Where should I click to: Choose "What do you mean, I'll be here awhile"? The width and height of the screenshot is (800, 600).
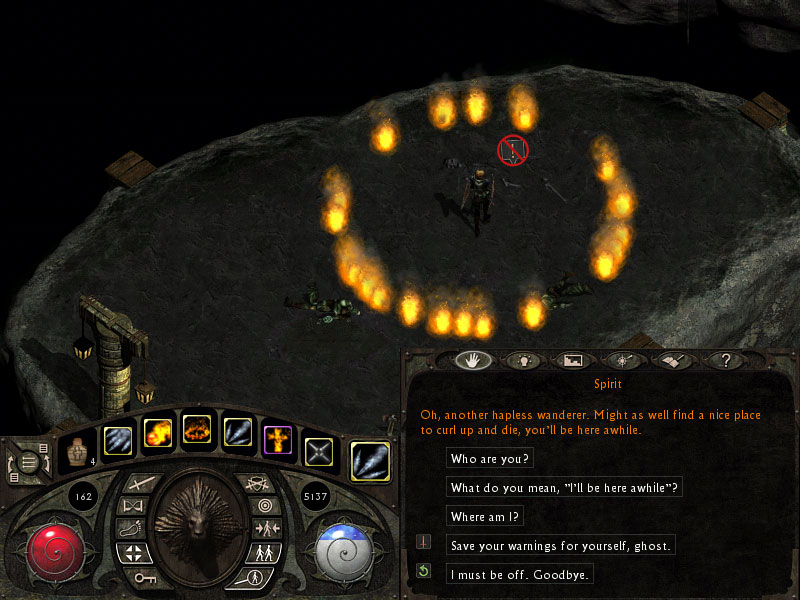[x=566, y=487]
